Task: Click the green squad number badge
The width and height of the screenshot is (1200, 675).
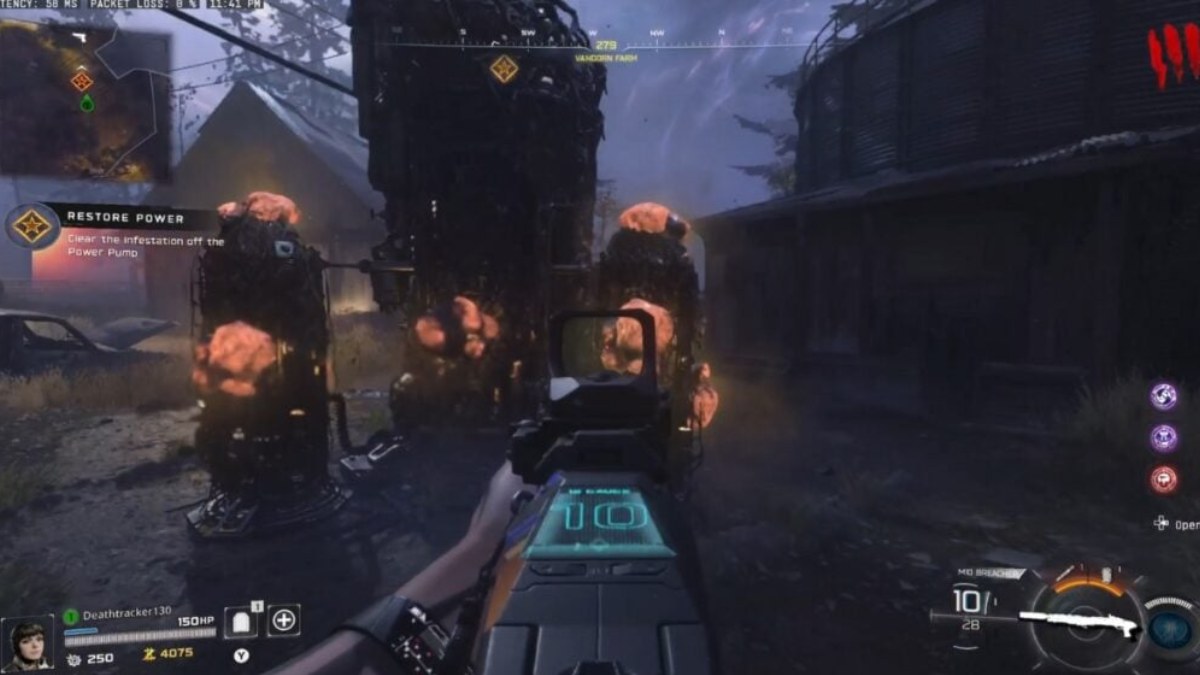Action: pos(70,617)
